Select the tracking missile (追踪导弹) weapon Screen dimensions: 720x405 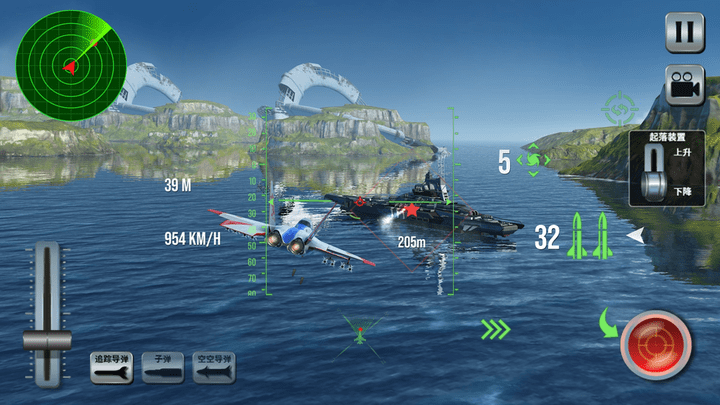(111, 368)
